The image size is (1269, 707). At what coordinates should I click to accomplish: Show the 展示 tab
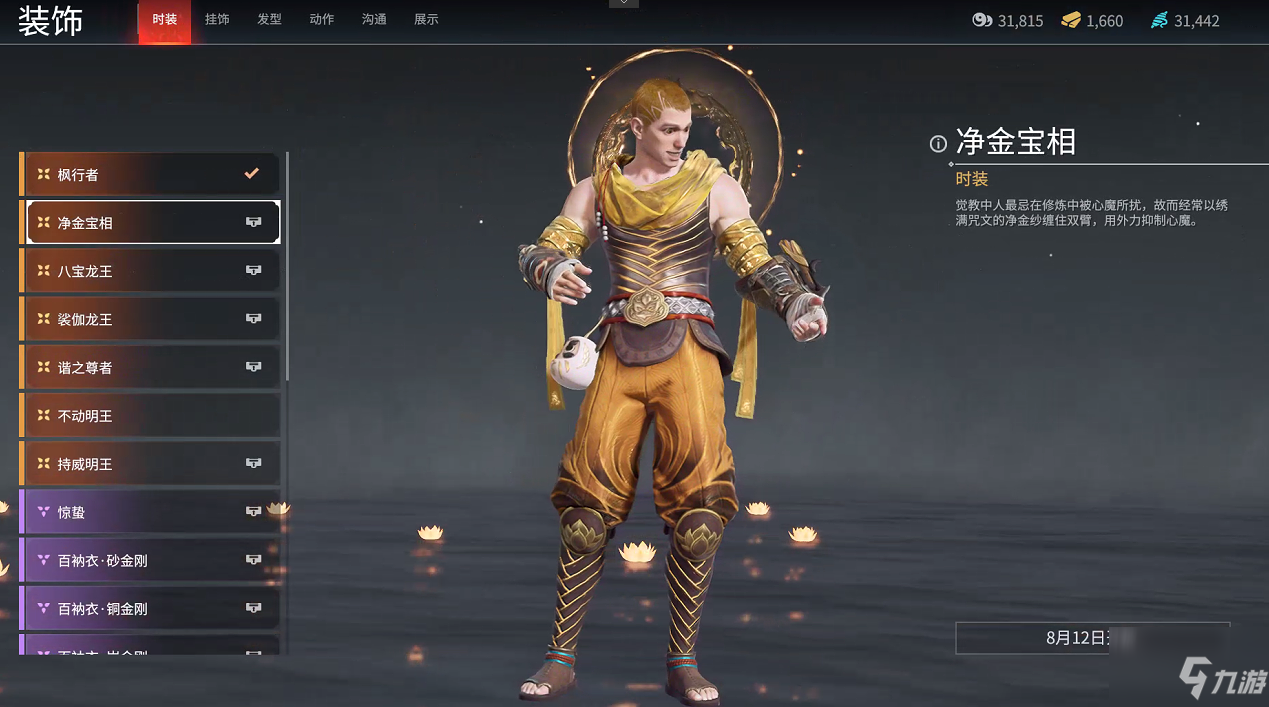click(x=426, y=20)
